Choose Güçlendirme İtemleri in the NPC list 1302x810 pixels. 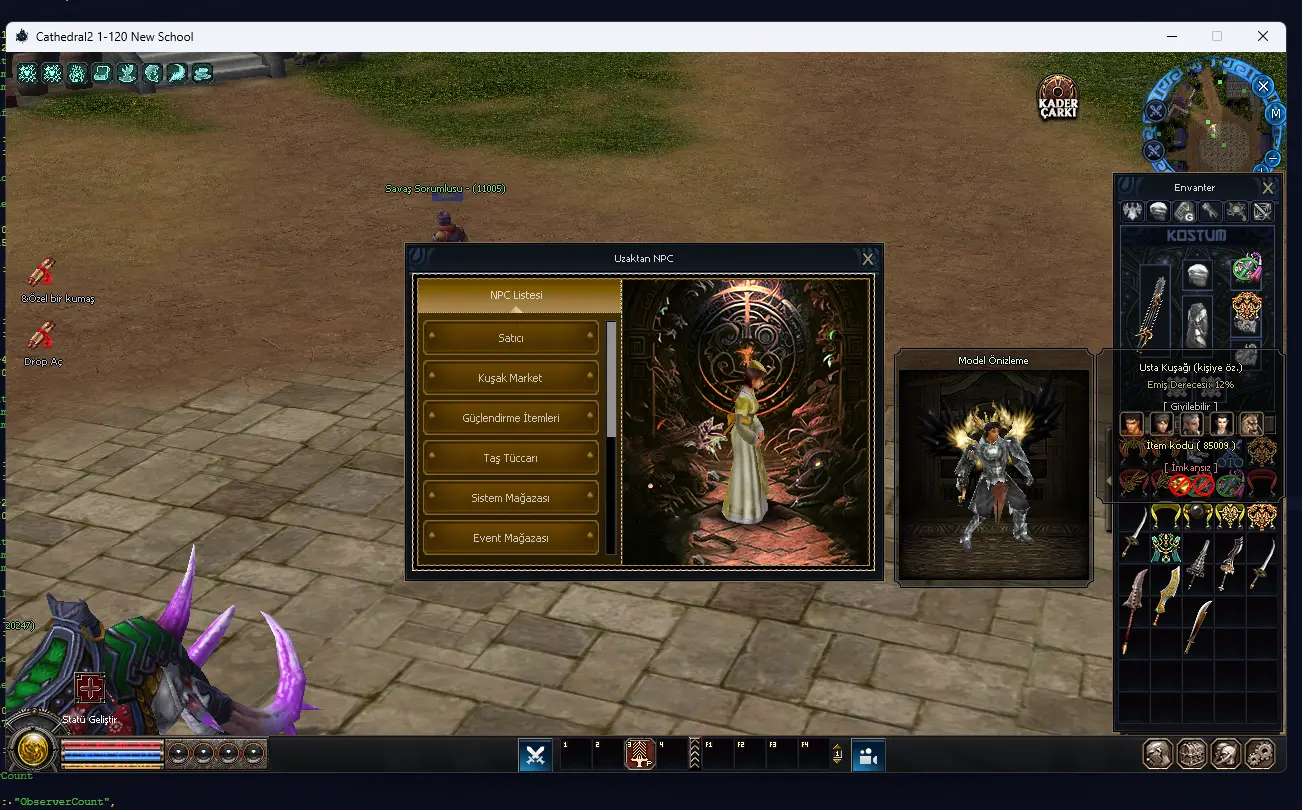pos(511,418)
